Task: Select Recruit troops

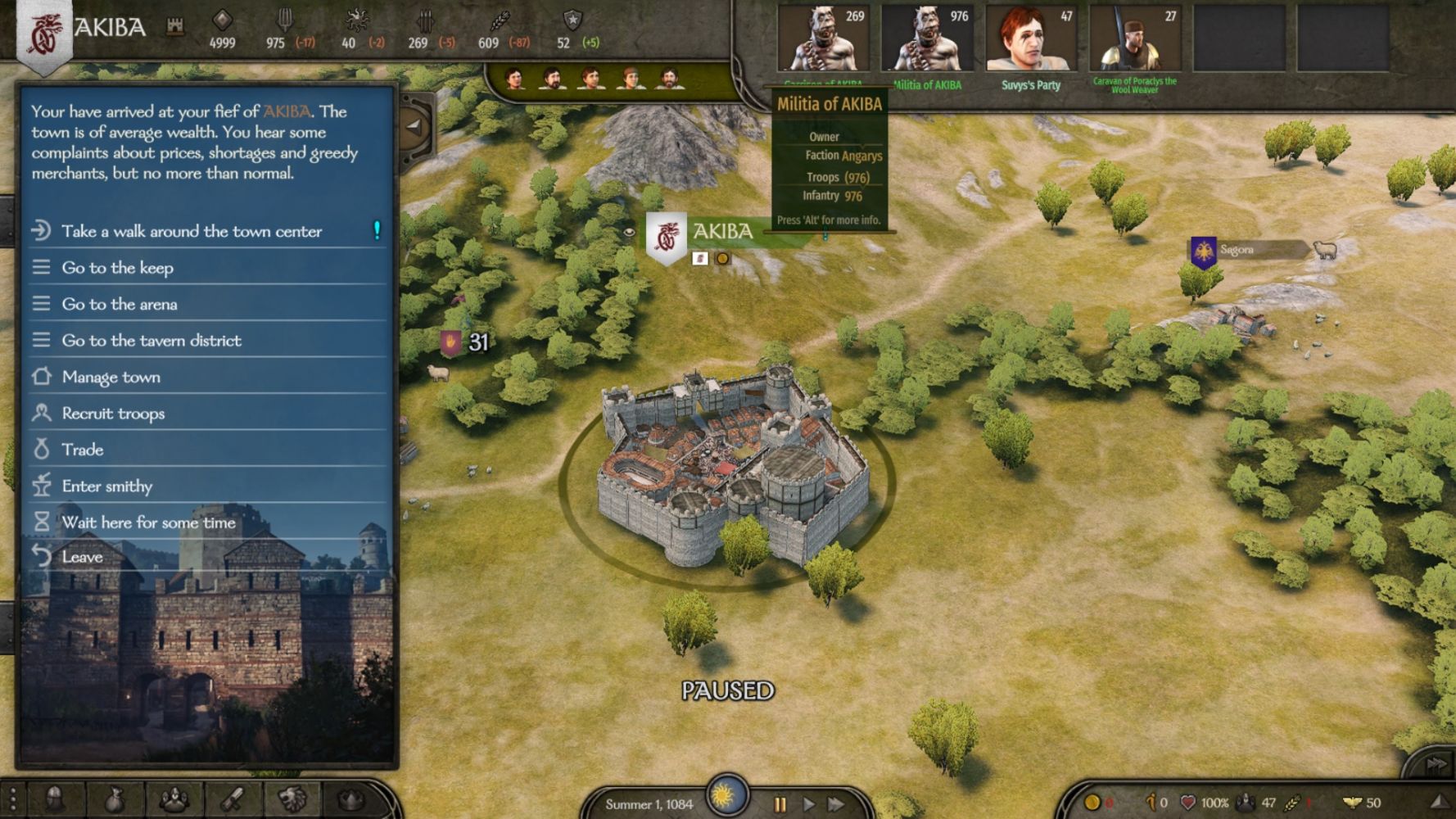Action: coord(113,414)
